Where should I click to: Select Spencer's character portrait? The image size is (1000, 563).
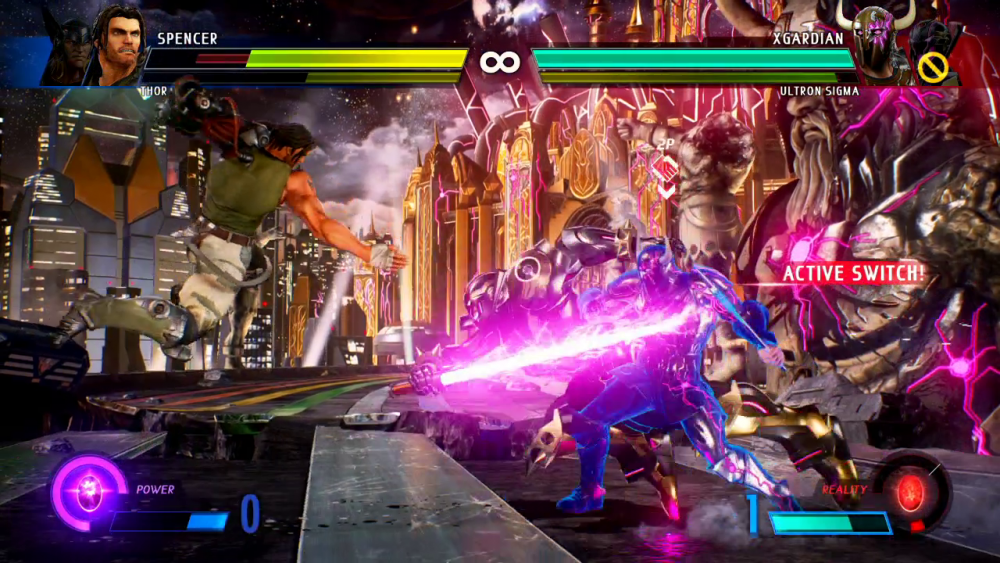[121, 44]
